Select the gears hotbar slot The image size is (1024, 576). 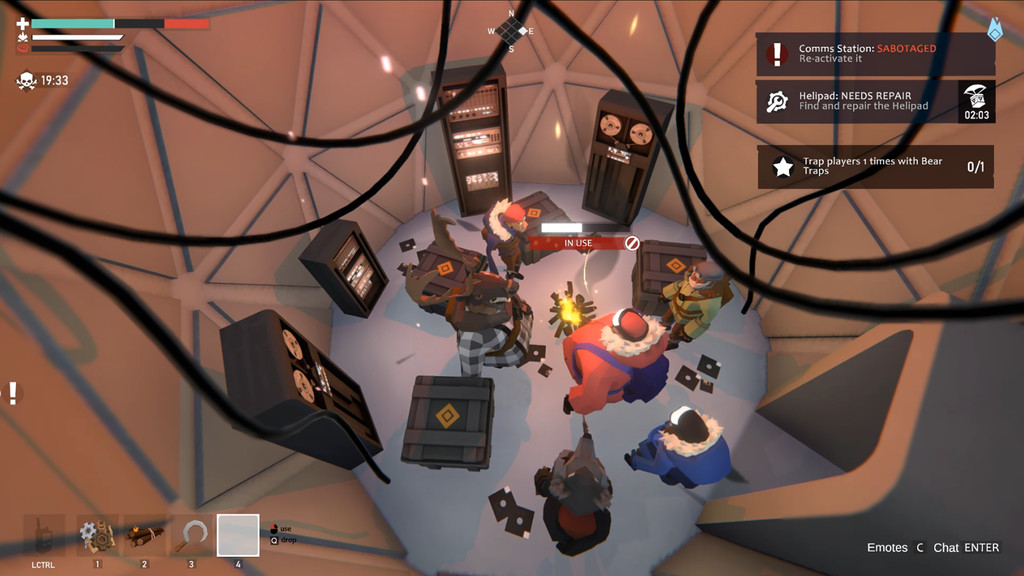[x=98, y=536]
